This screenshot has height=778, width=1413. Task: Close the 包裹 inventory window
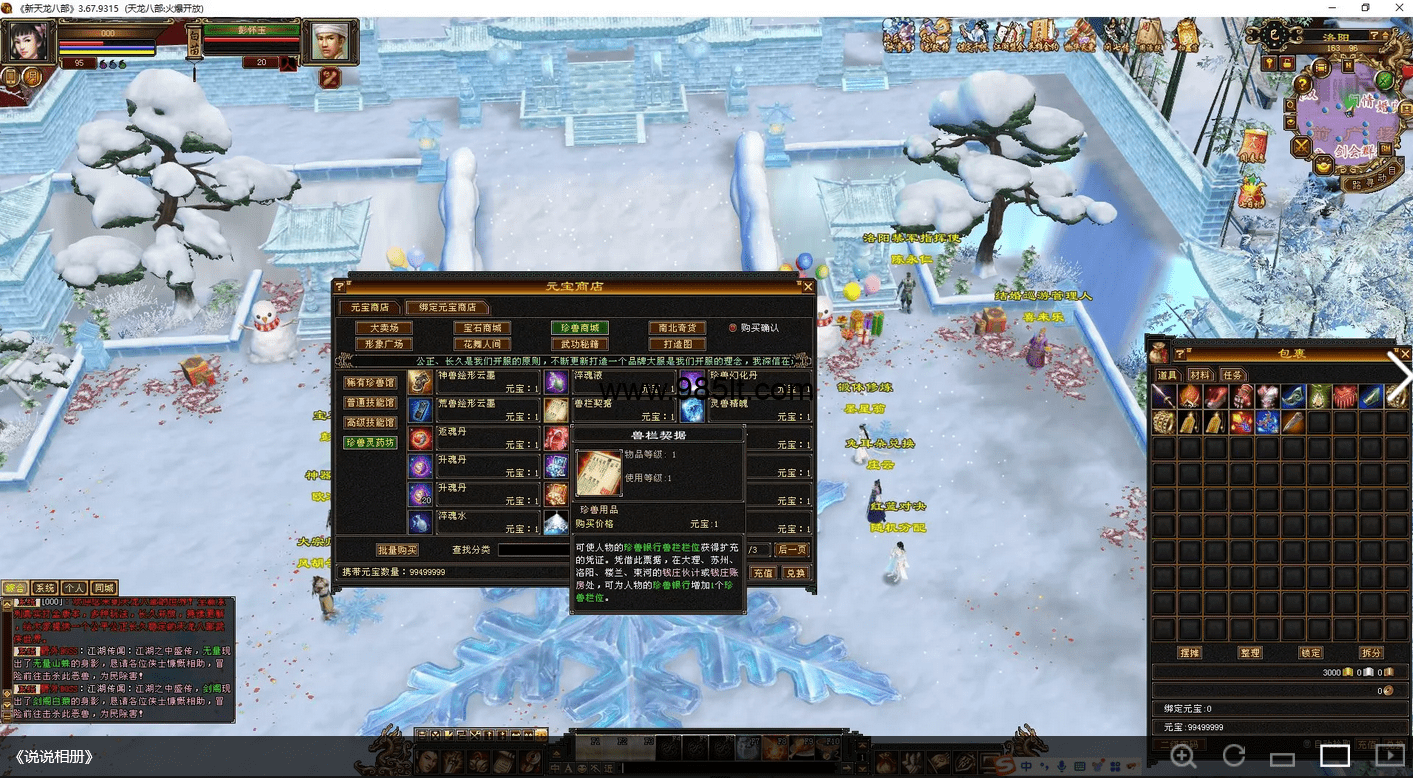pos(1404,353)
